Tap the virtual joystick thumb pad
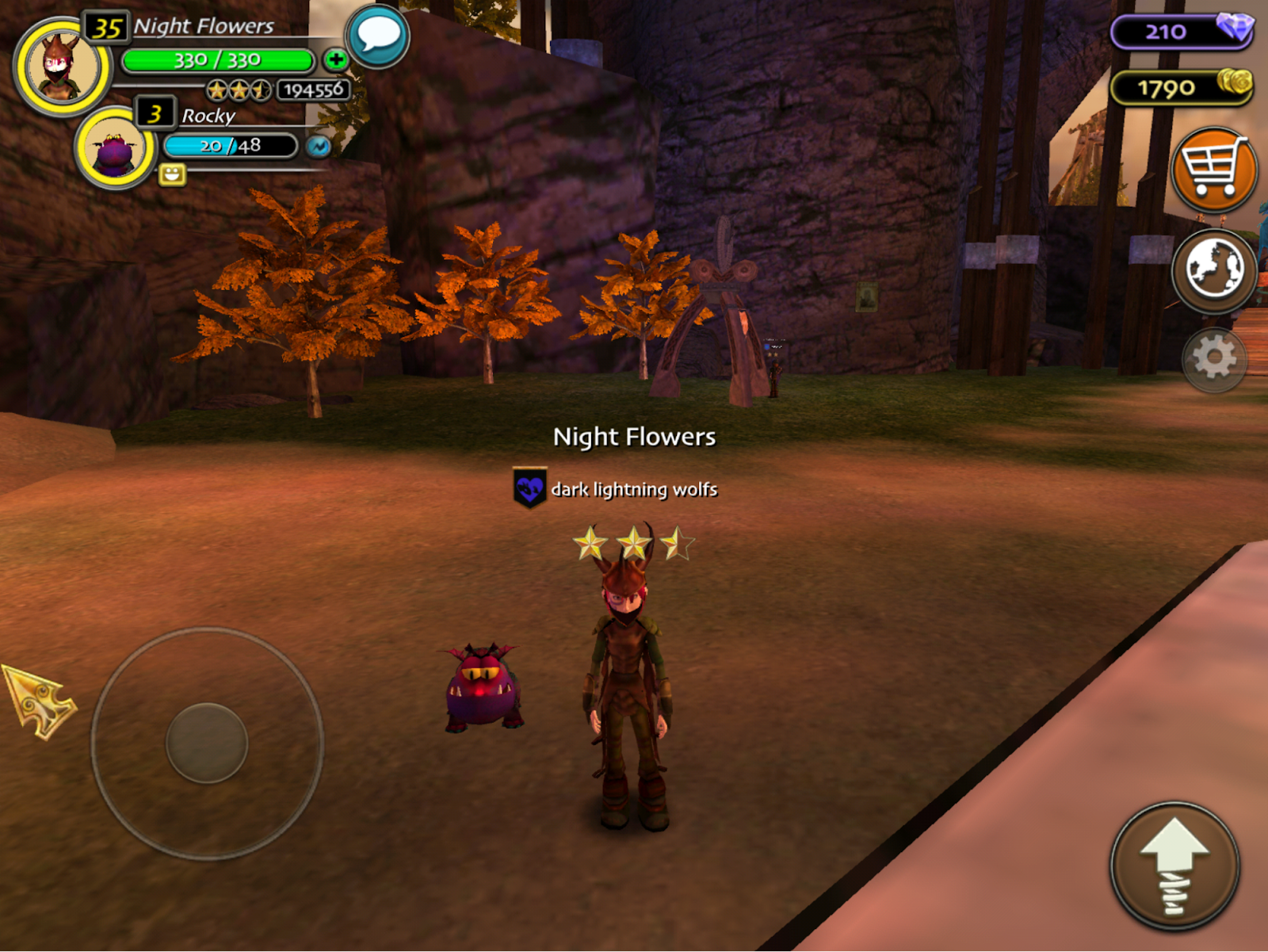Viewport: 1268px width, 952px height. tap(207, 743)
